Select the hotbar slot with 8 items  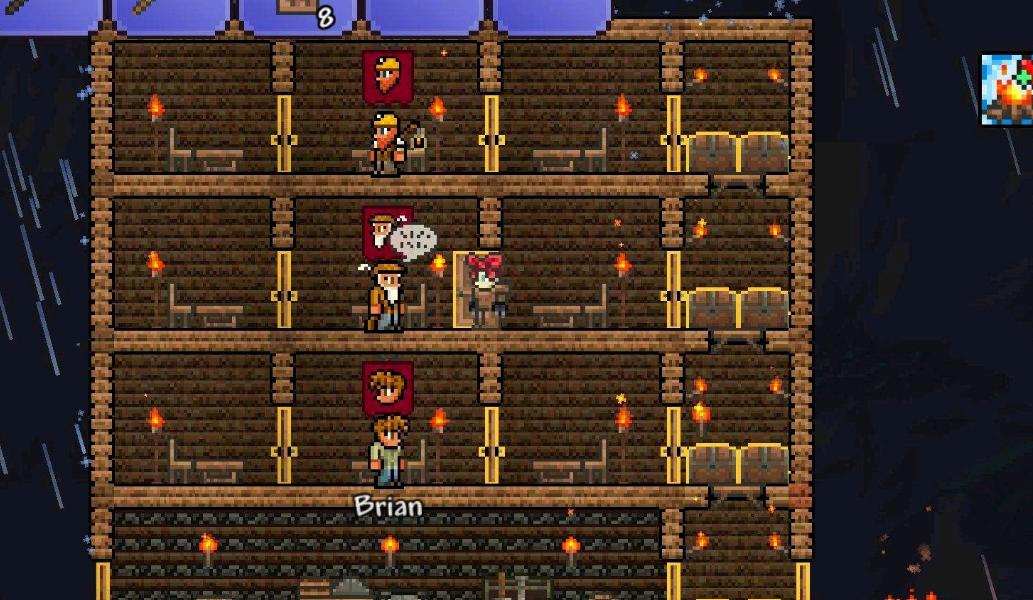[301, 14]
